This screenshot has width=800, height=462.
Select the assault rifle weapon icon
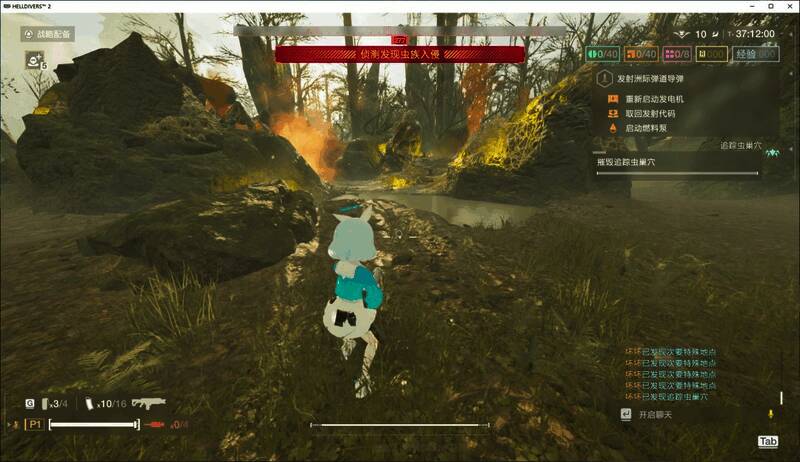point(148,403)
